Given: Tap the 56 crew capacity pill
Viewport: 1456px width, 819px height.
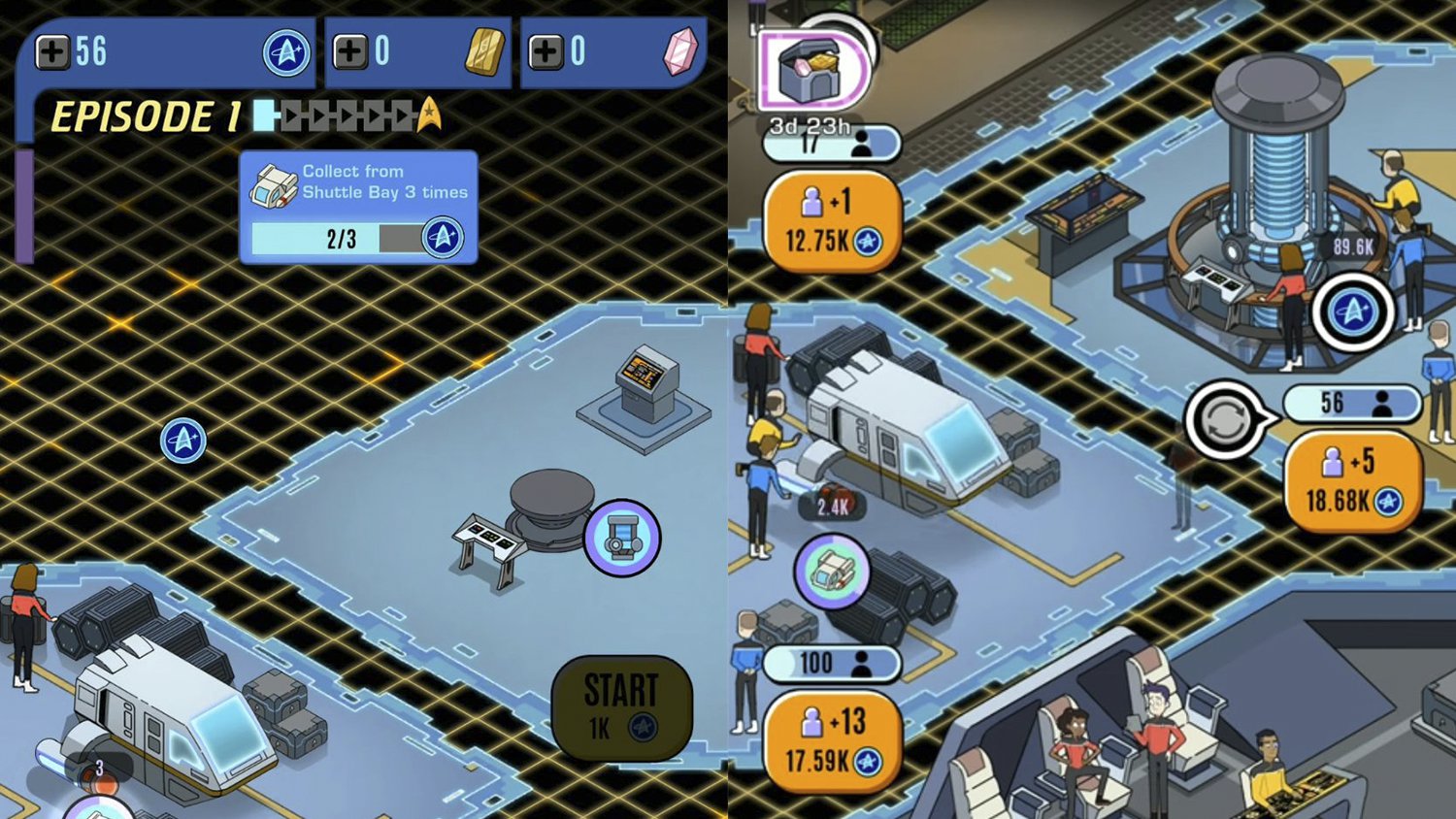Looking at the screenshot, I should (1352, 404).
